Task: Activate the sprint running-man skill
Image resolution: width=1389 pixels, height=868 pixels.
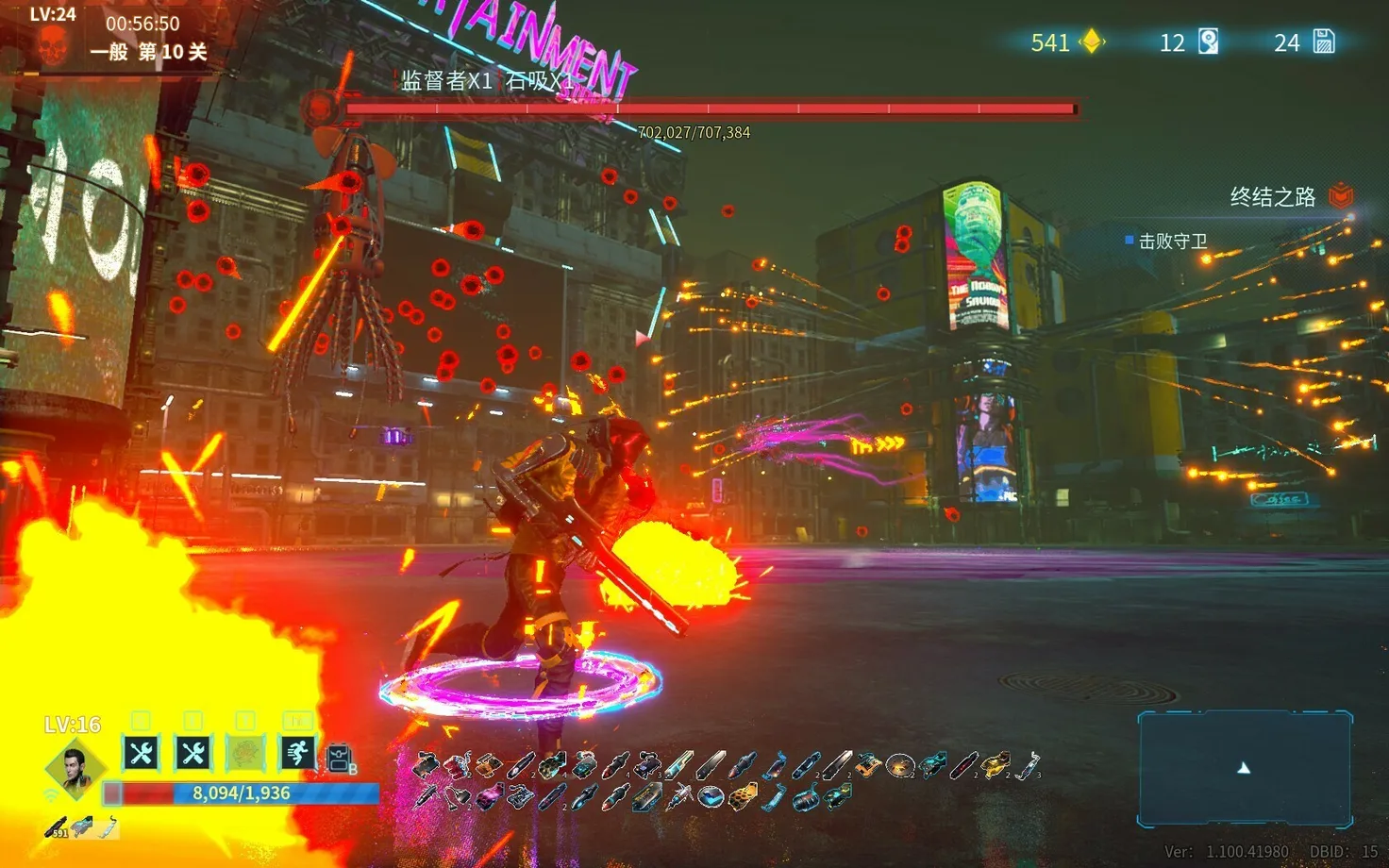Action: (x=297, y=753)
